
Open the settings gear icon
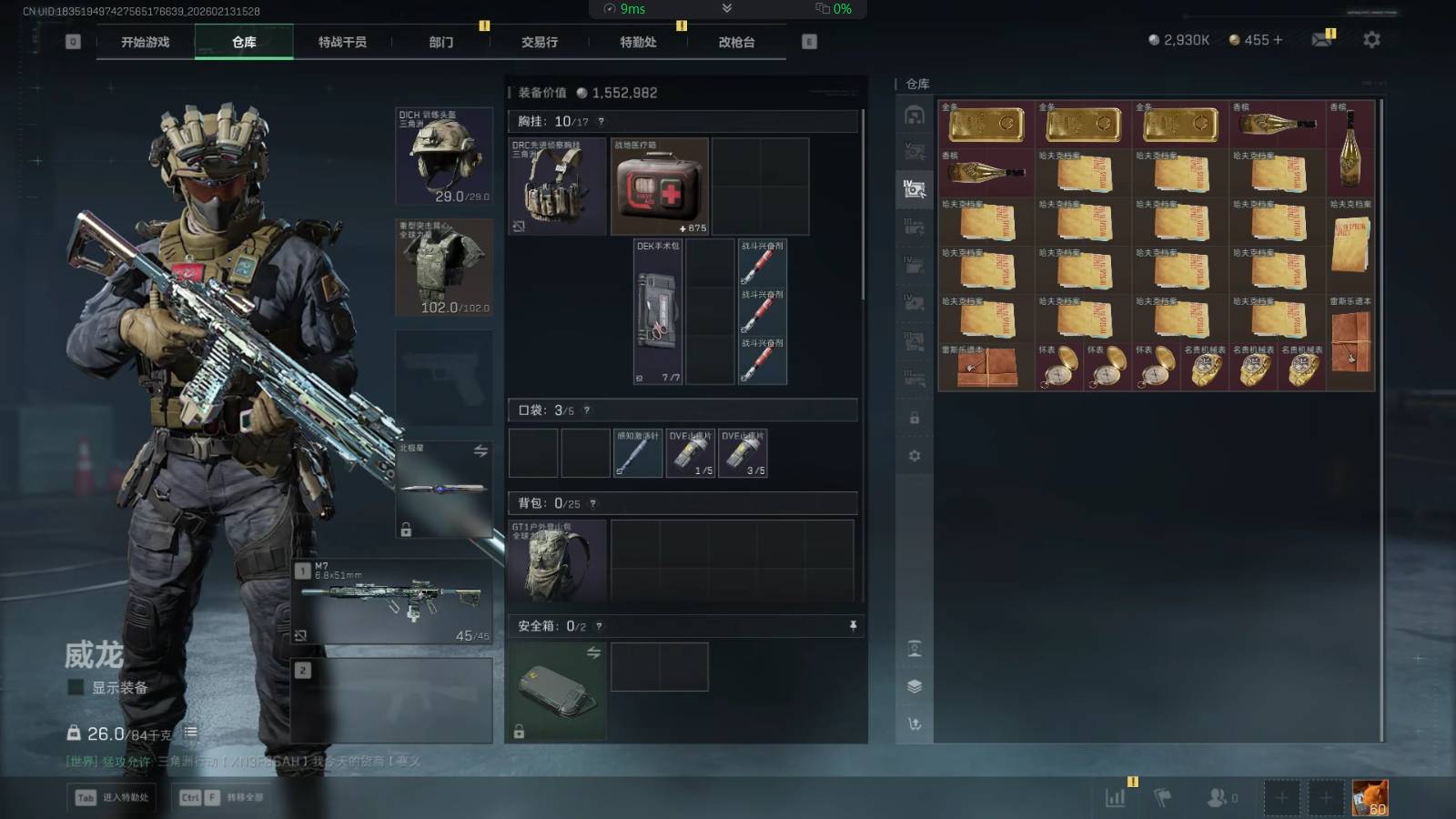point(1371,40)
